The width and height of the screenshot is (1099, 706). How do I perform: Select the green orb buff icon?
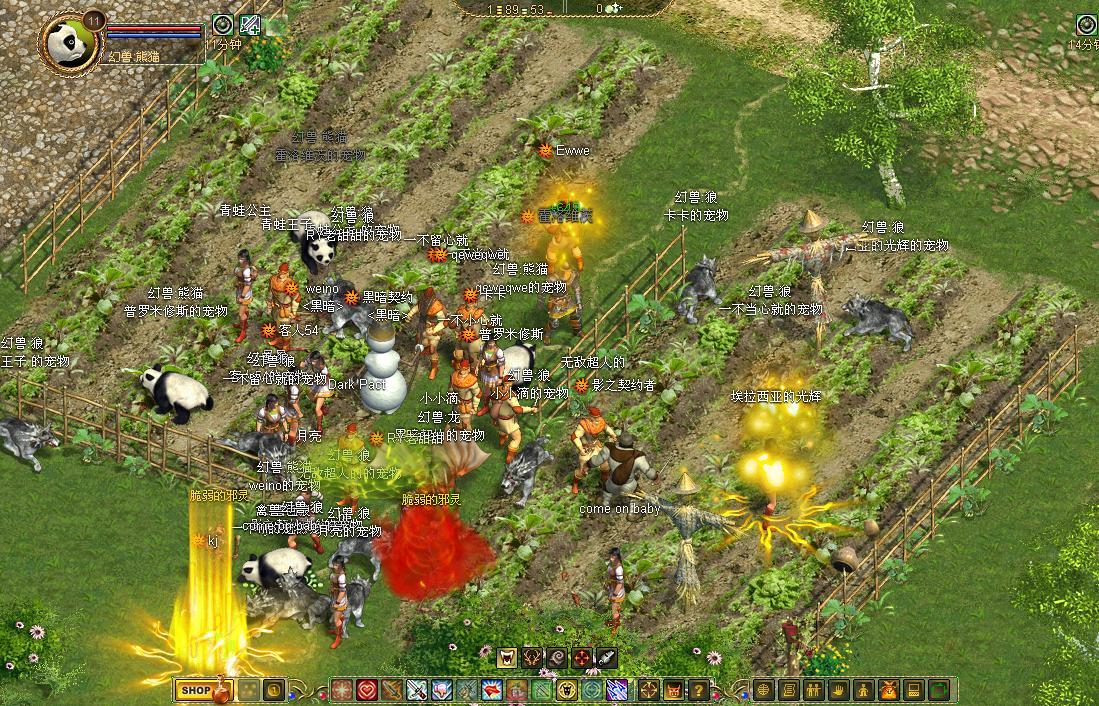pos(223,25)
